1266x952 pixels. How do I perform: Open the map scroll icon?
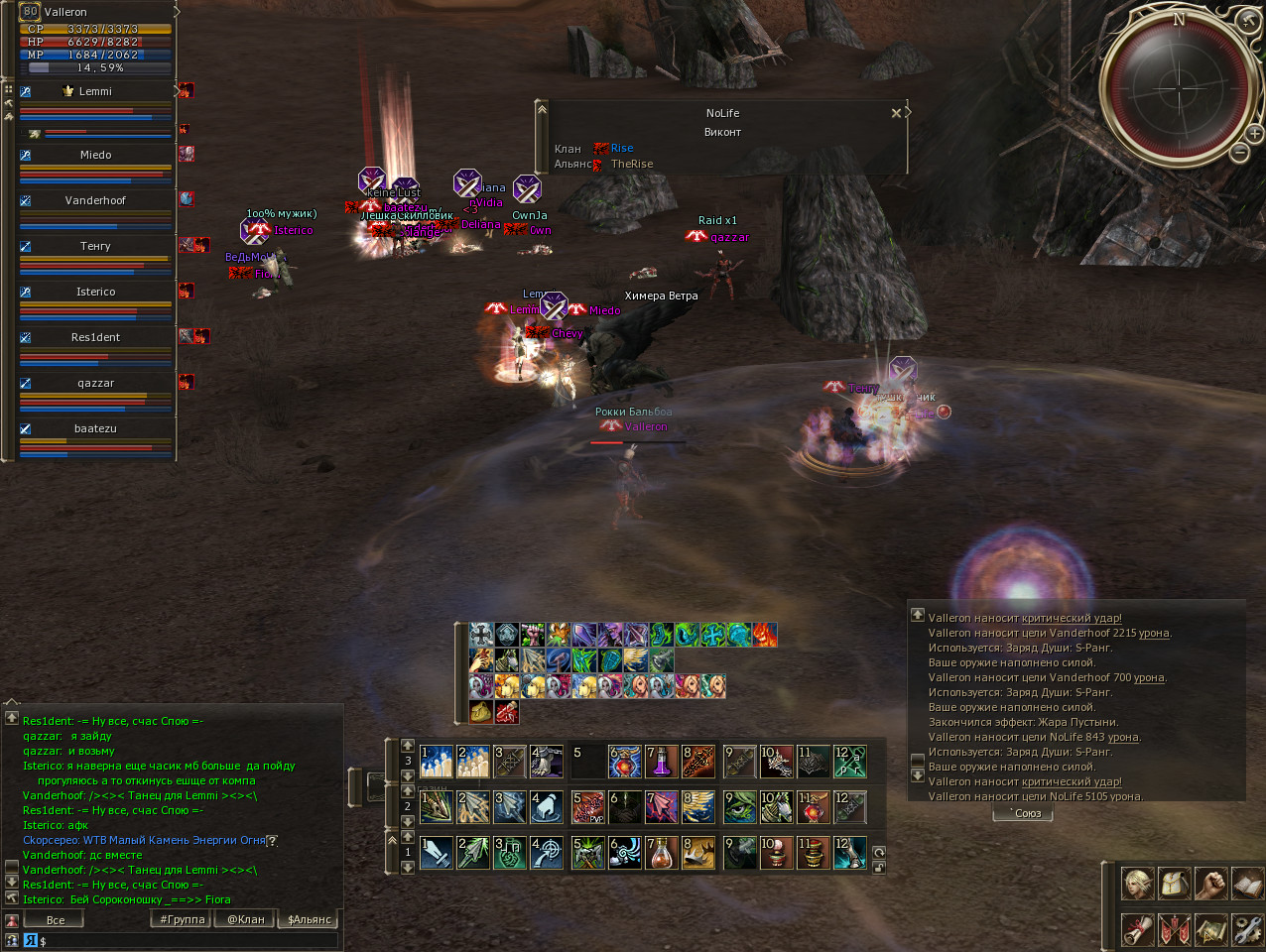(x=1210, y=929)
